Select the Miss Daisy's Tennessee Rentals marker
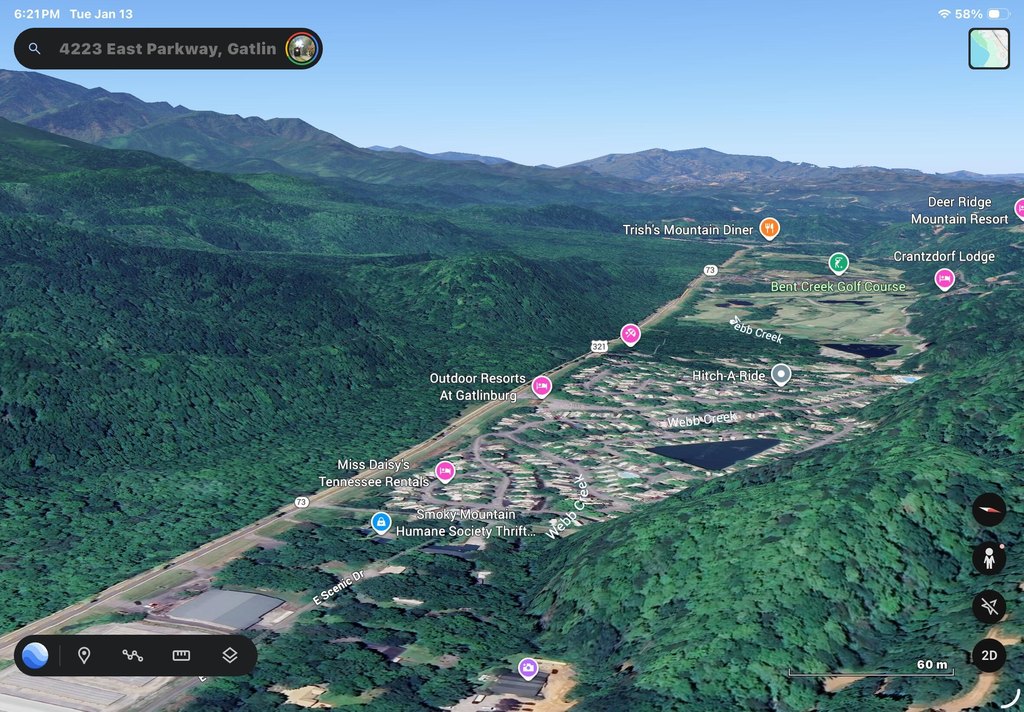This screenshot has width=1024, height=712. (445, 471)
